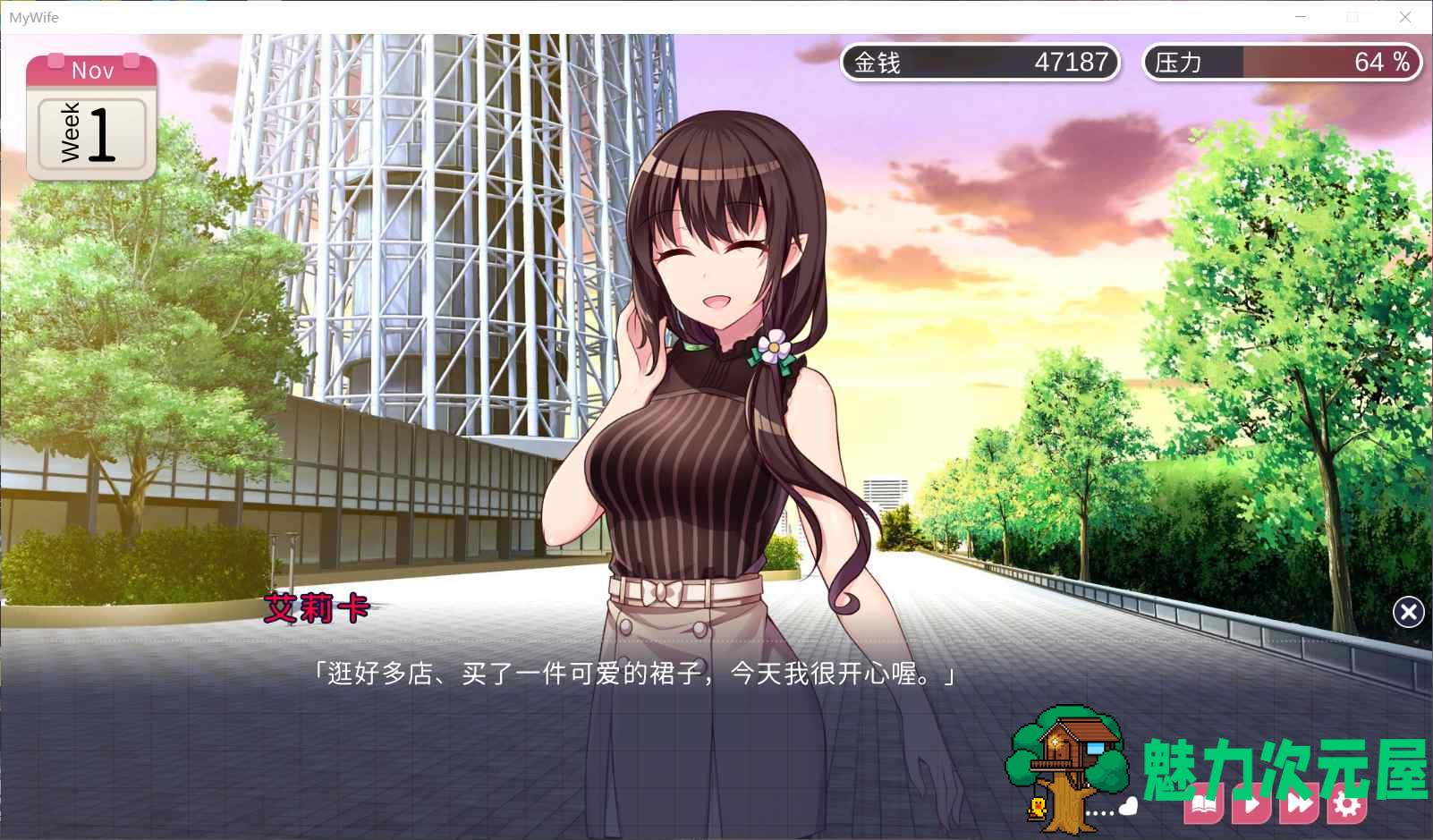The width and height of the screenshot is (1433, 840).
Task: Click the Nov Week 1 calendar widget
Action: 90,116
